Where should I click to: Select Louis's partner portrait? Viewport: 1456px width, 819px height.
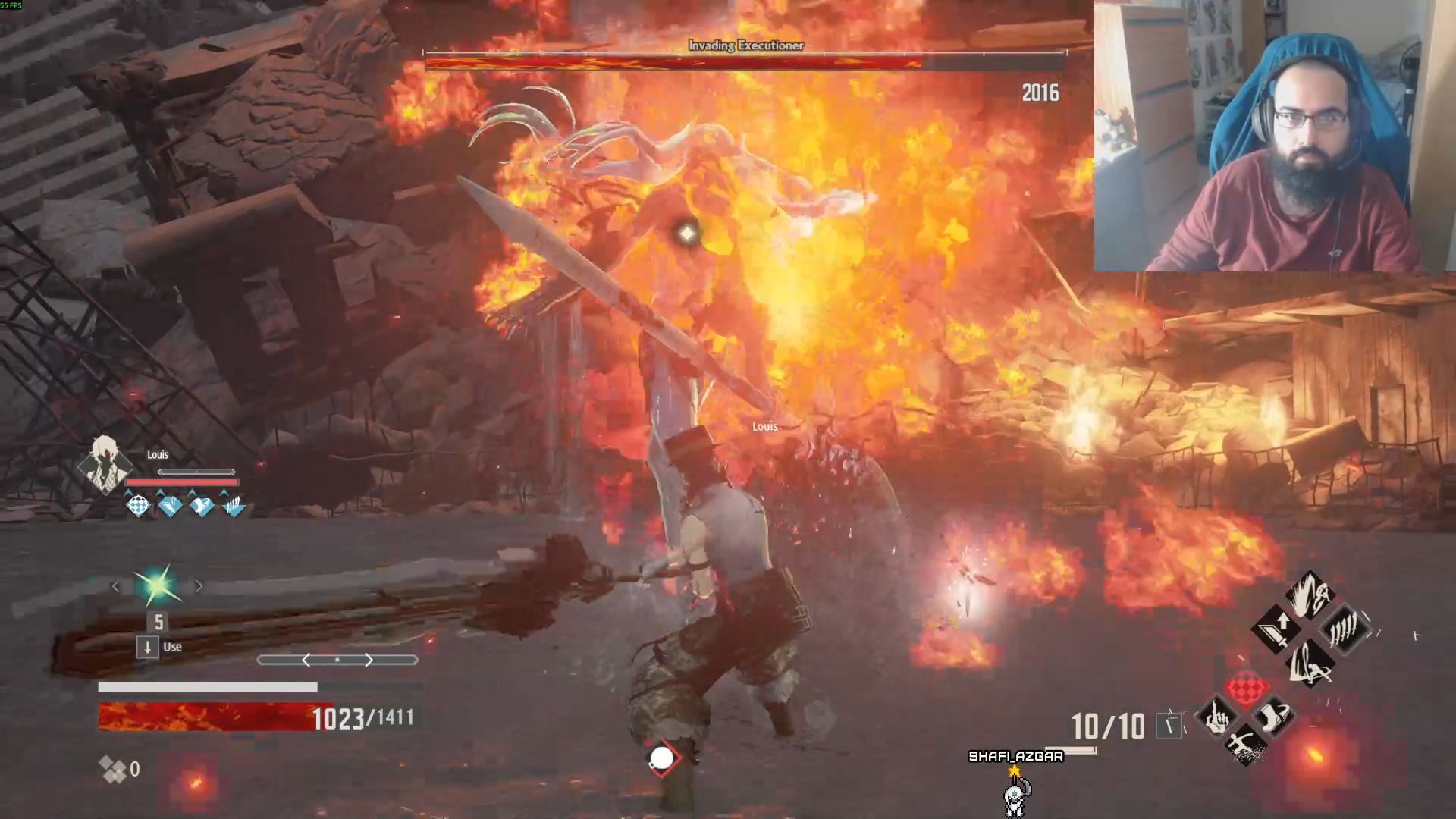[104, 464]
